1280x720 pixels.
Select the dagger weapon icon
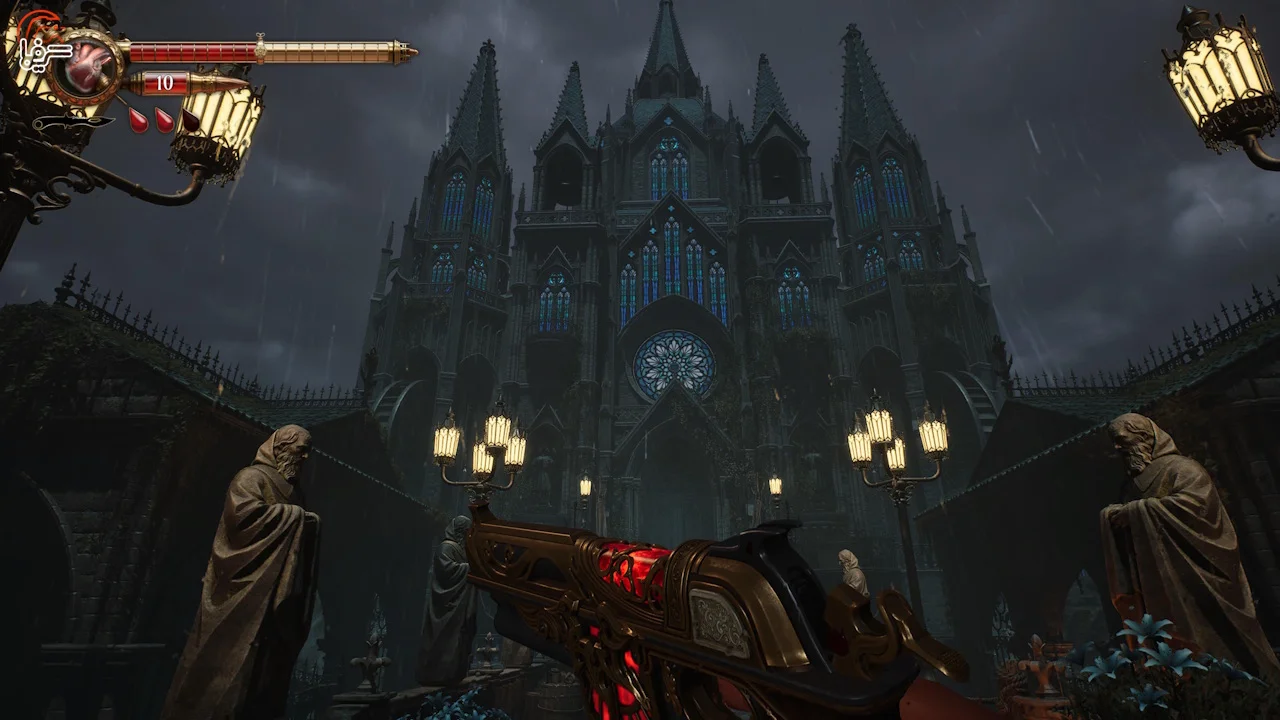click(73, 122)
